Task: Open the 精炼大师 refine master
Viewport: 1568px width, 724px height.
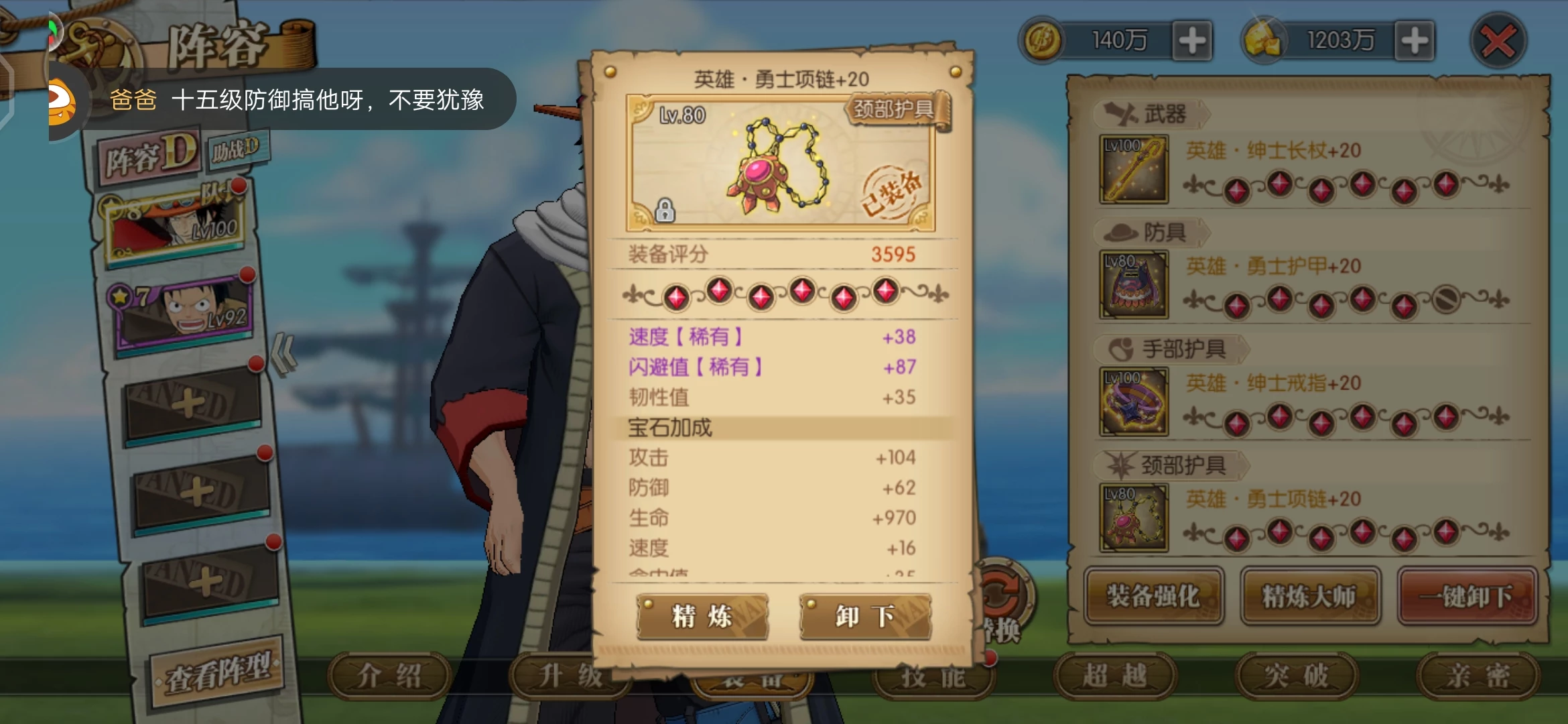Action: click(1309, 596)
